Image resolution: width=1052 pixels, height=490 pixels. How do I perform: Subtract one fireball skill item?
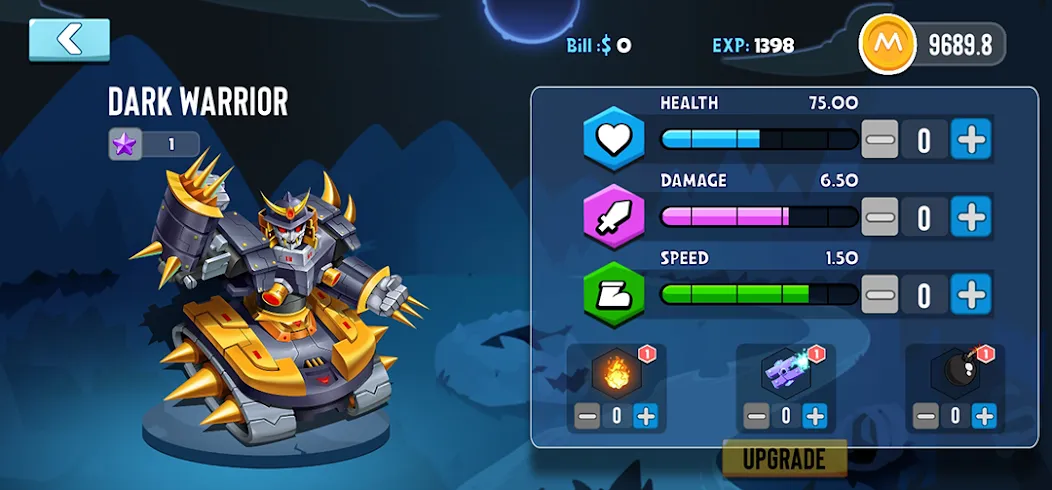coord(587,416)
